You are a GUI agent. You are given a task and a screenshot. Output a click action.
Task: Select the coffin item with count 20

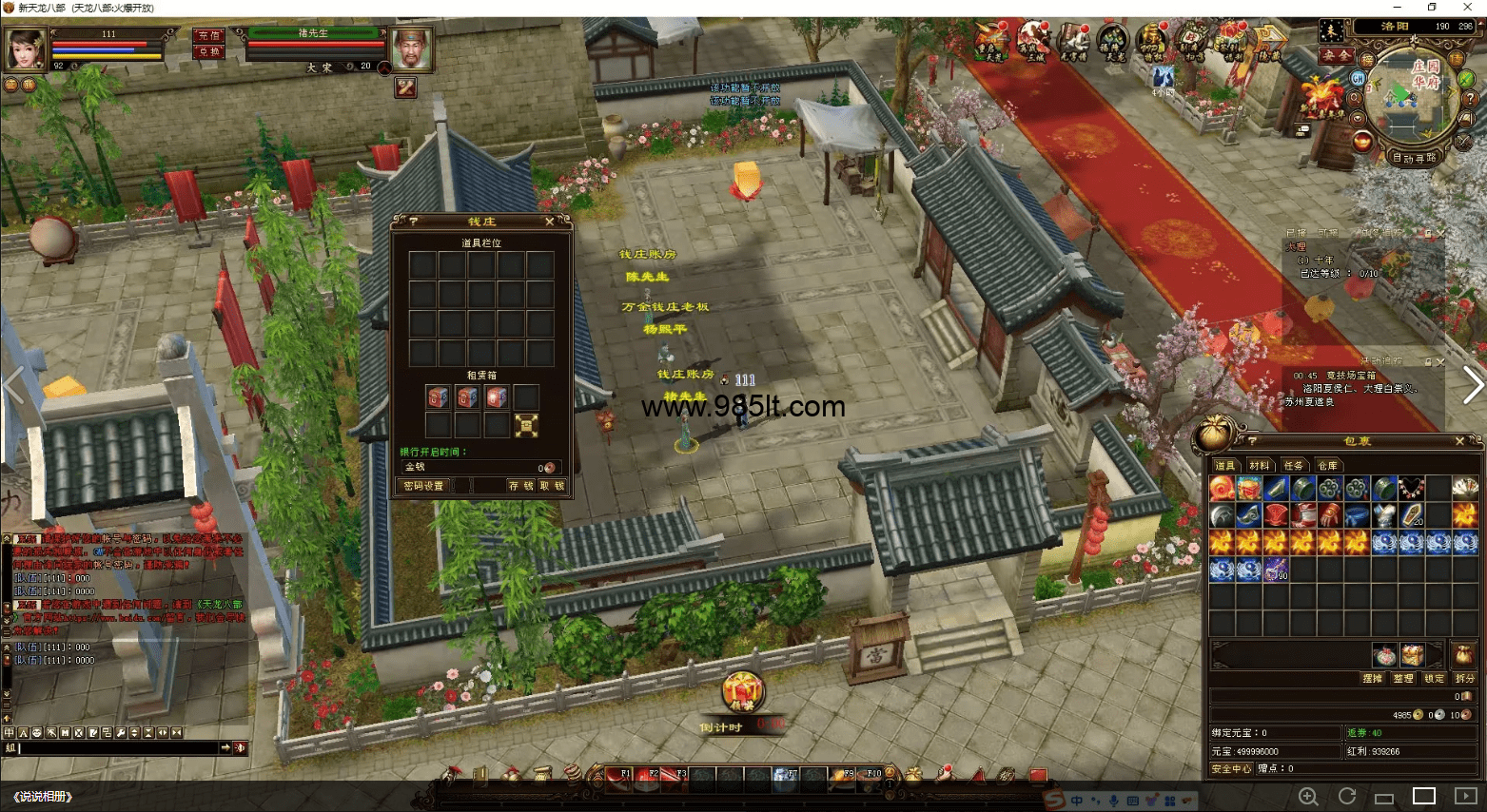coord(1412,515)
